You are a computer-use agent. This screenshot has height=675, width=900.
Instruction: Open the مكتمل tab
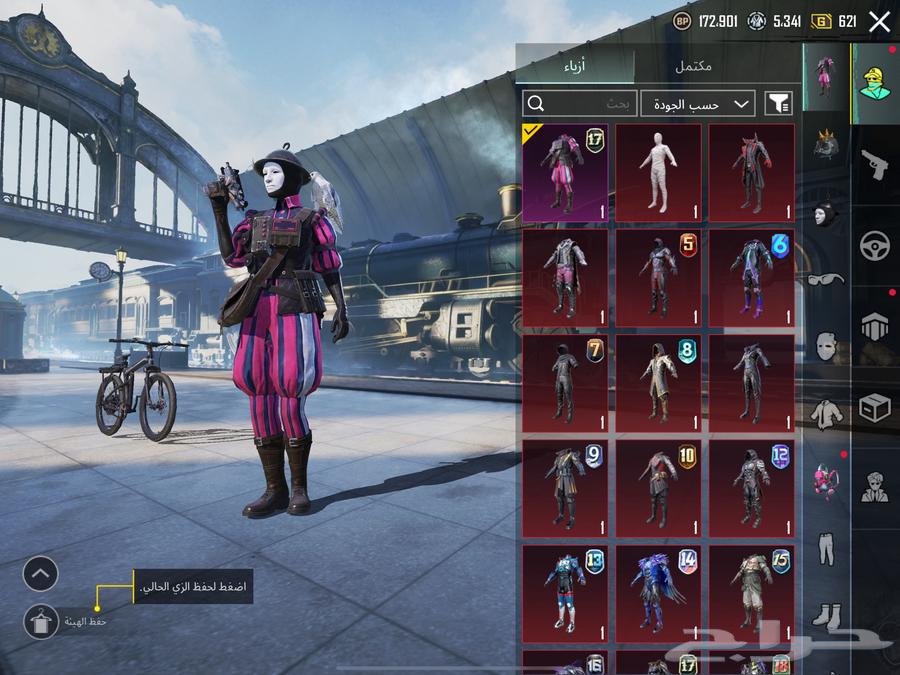click(693, 66)
